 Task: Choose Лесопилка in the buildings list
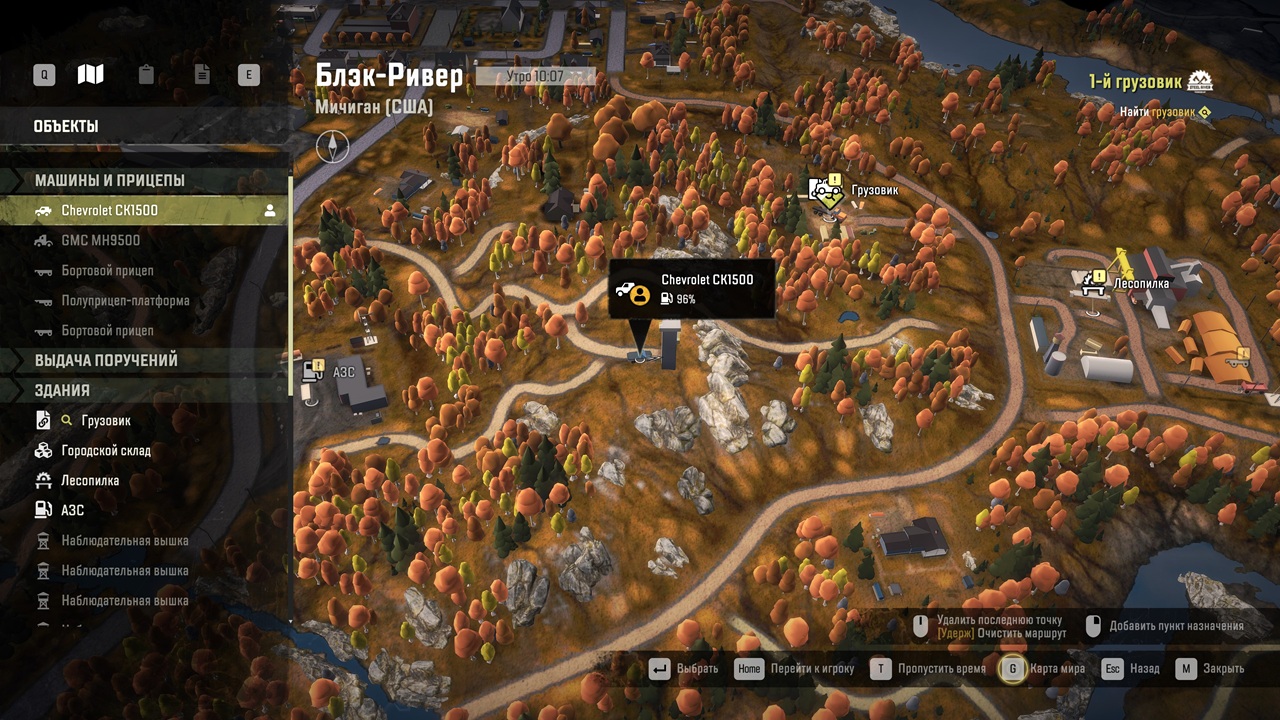(x=90, y=481)
